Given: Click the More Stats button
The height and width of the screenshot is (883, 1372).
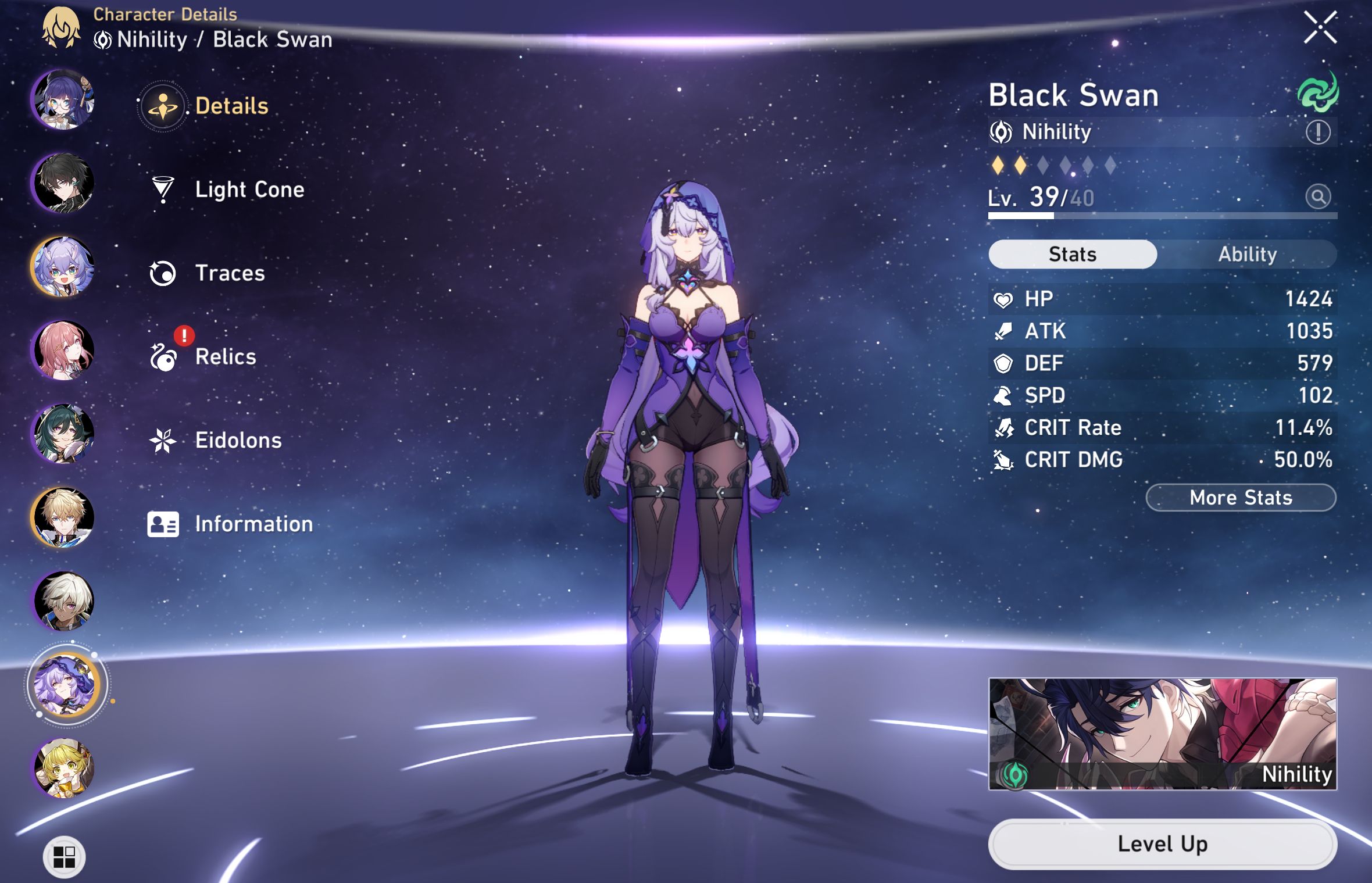Looking at the screenshot, I should [1241, 498].
